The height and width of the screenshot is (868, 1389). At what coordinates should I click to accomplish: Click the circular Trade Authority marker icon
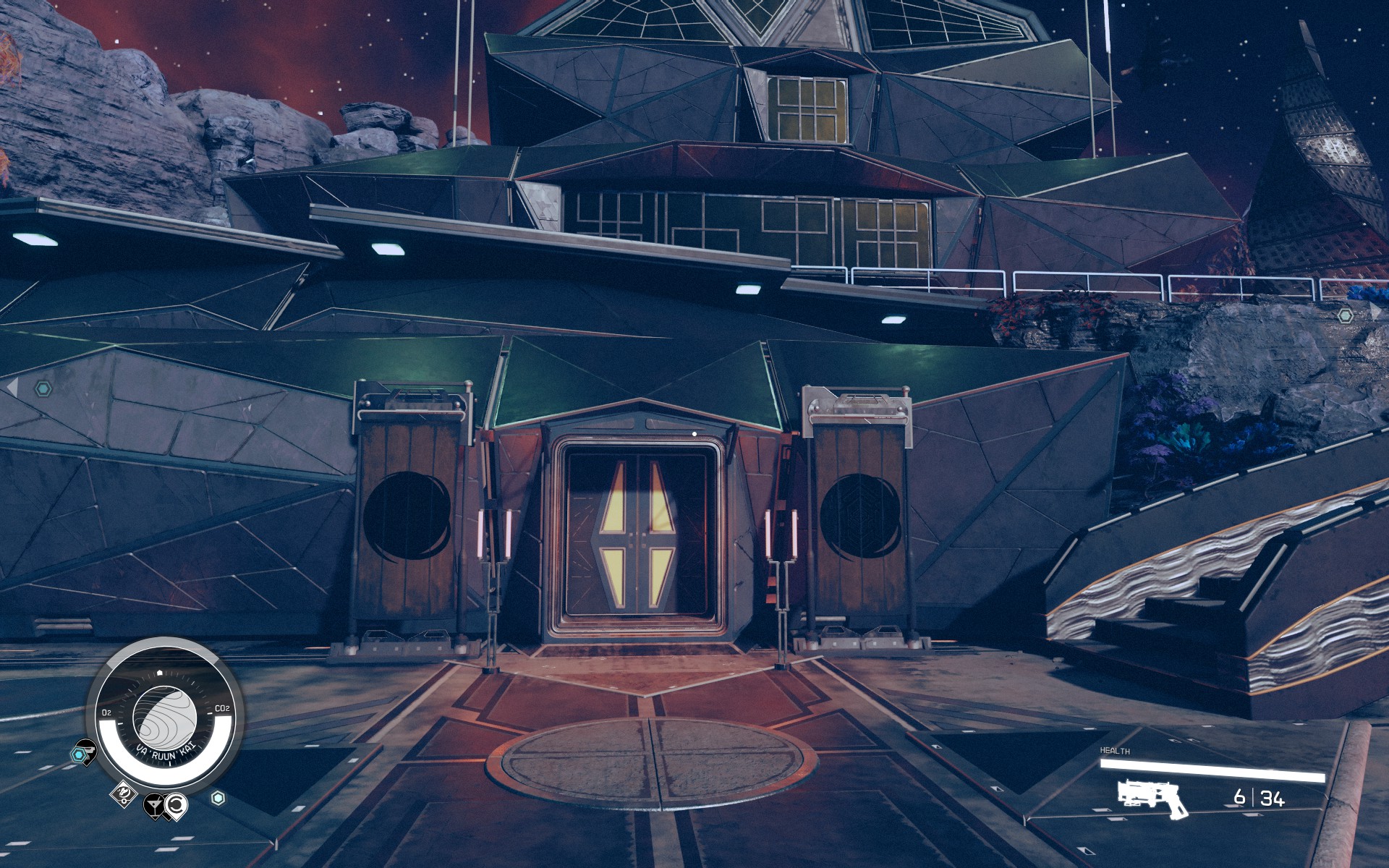click(x=177, y=806)
